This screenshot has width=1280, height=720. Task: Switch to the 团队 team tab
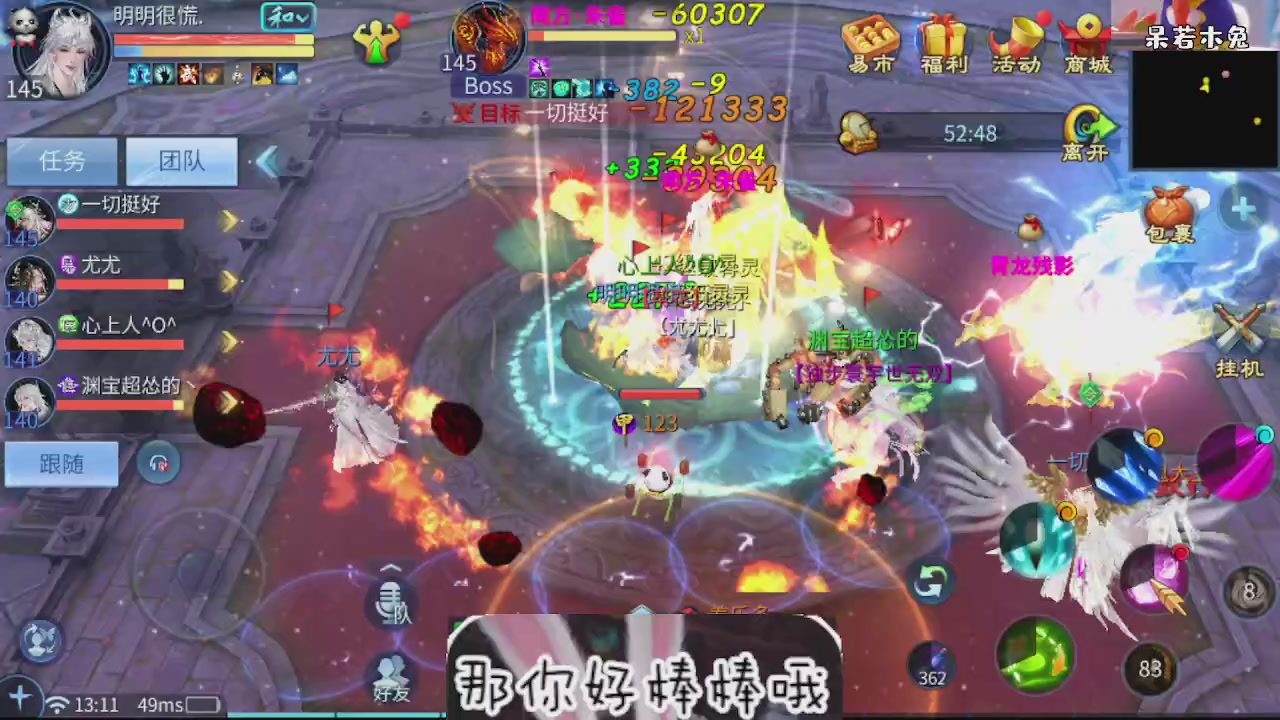point(181,162)
